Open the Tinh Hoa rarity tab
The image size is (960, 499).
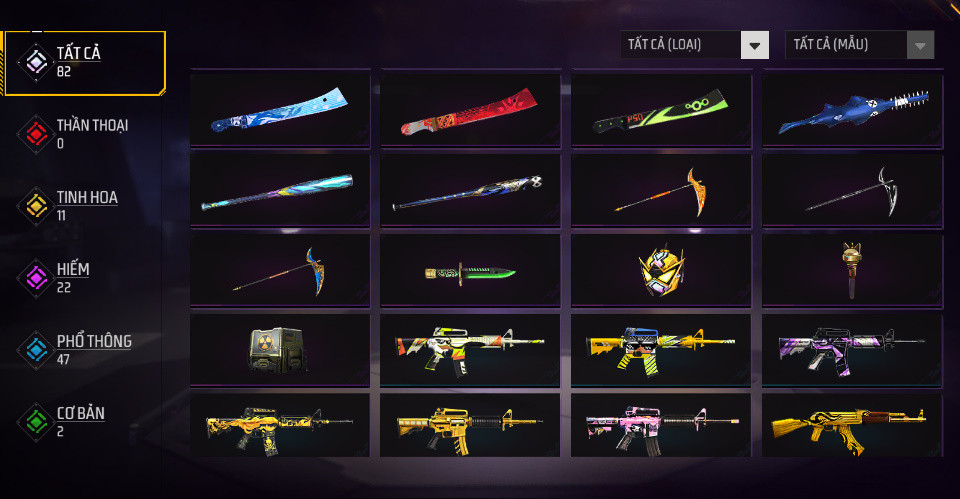pos(85,206)
